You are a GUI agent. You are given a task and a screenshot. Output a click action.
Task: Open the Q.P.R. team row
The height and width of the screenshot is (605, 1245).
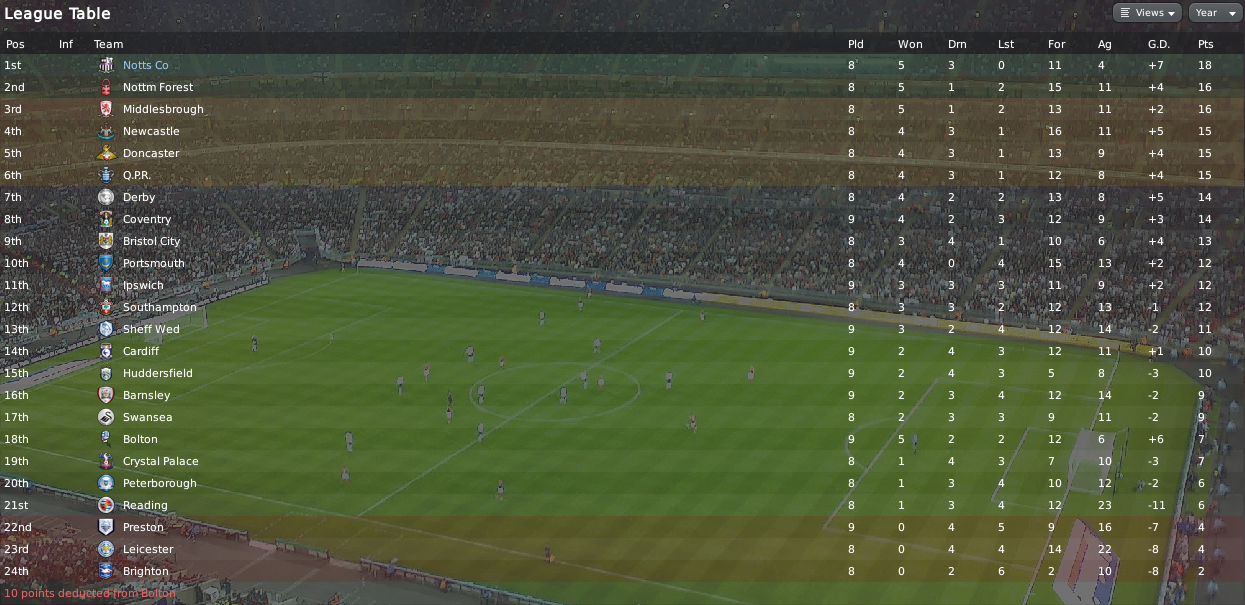point(139,175)
